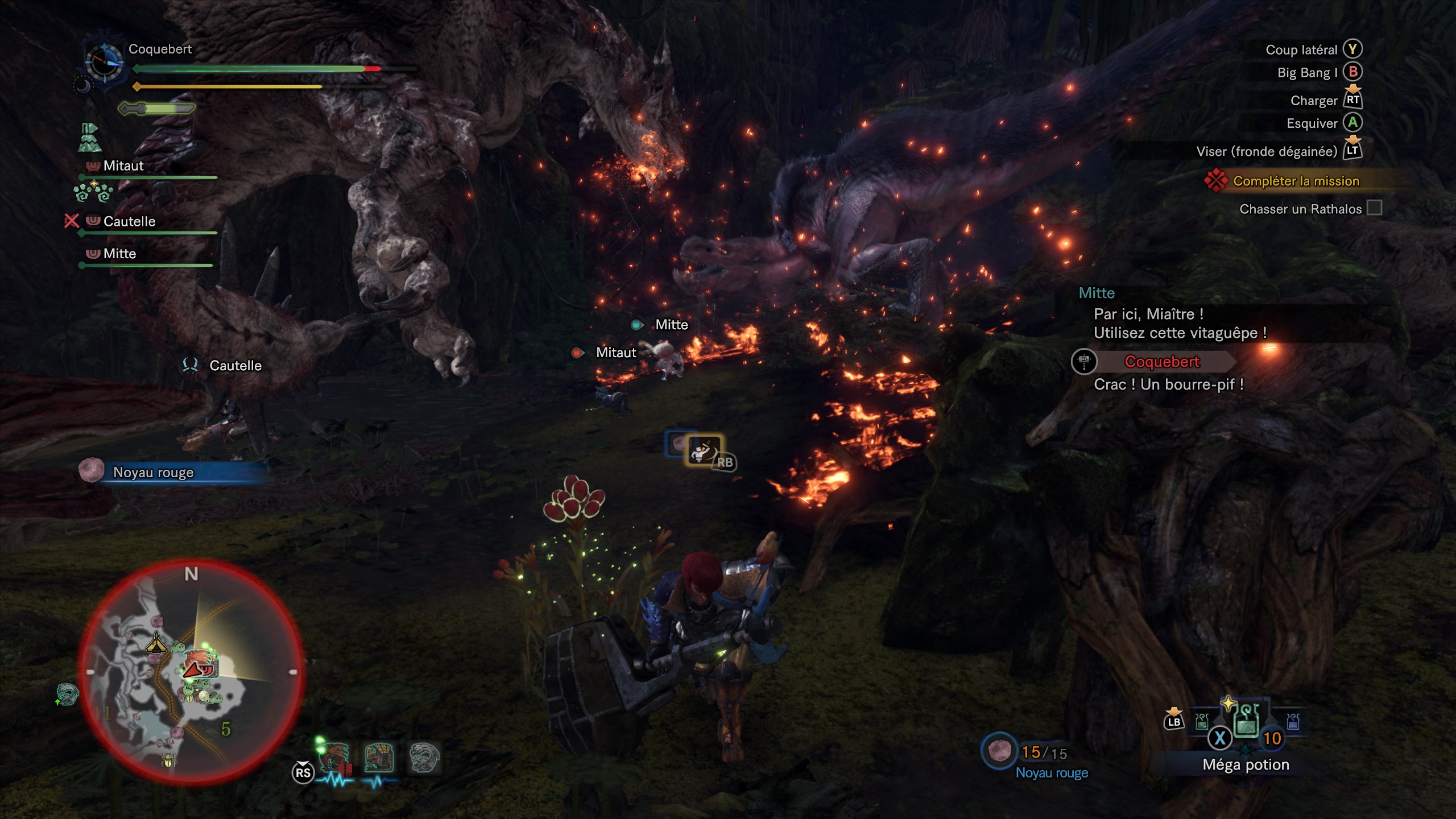This screenshot has height=819, width=1456.
Task: Select the Noyau rouge slinger ammo icon
Action: pos(999,752)
